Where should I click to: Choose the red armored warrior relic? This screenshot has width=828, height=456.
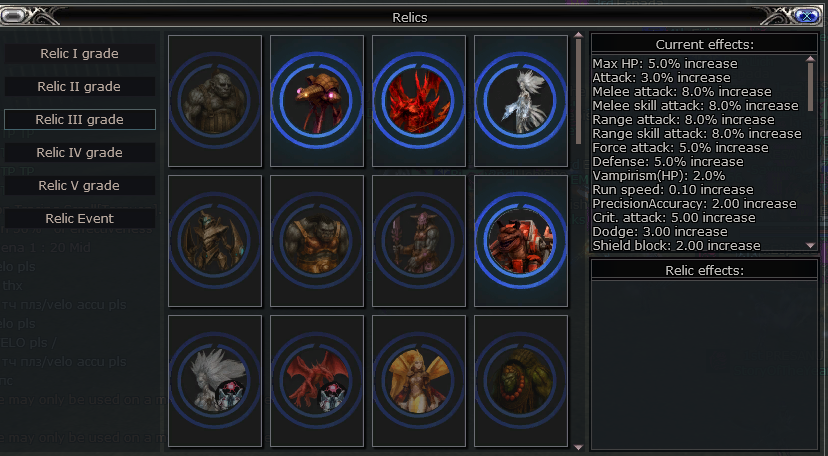(x=521, y=240)
